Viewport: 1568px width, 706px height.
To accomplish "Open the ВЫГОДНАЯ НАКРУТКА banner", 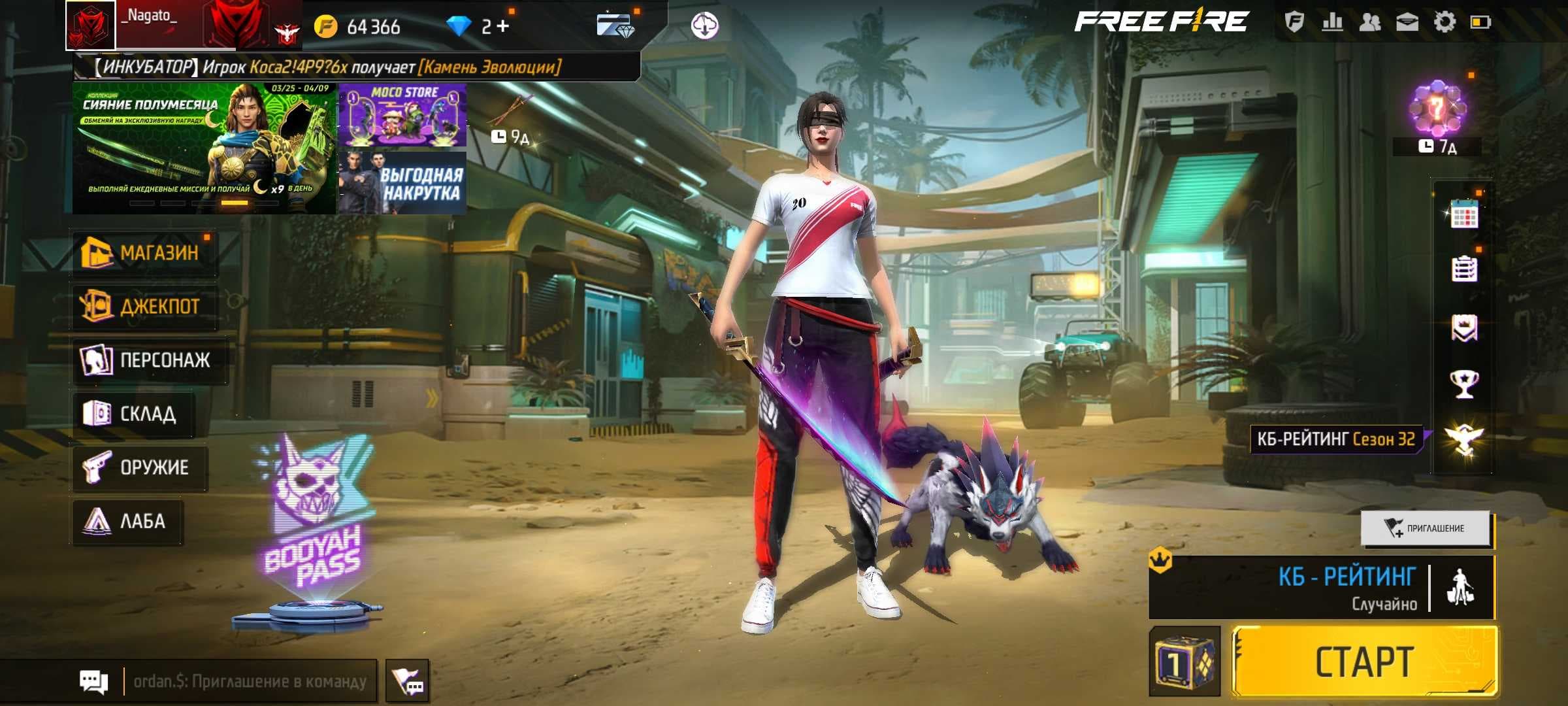I will click(402, 183).
